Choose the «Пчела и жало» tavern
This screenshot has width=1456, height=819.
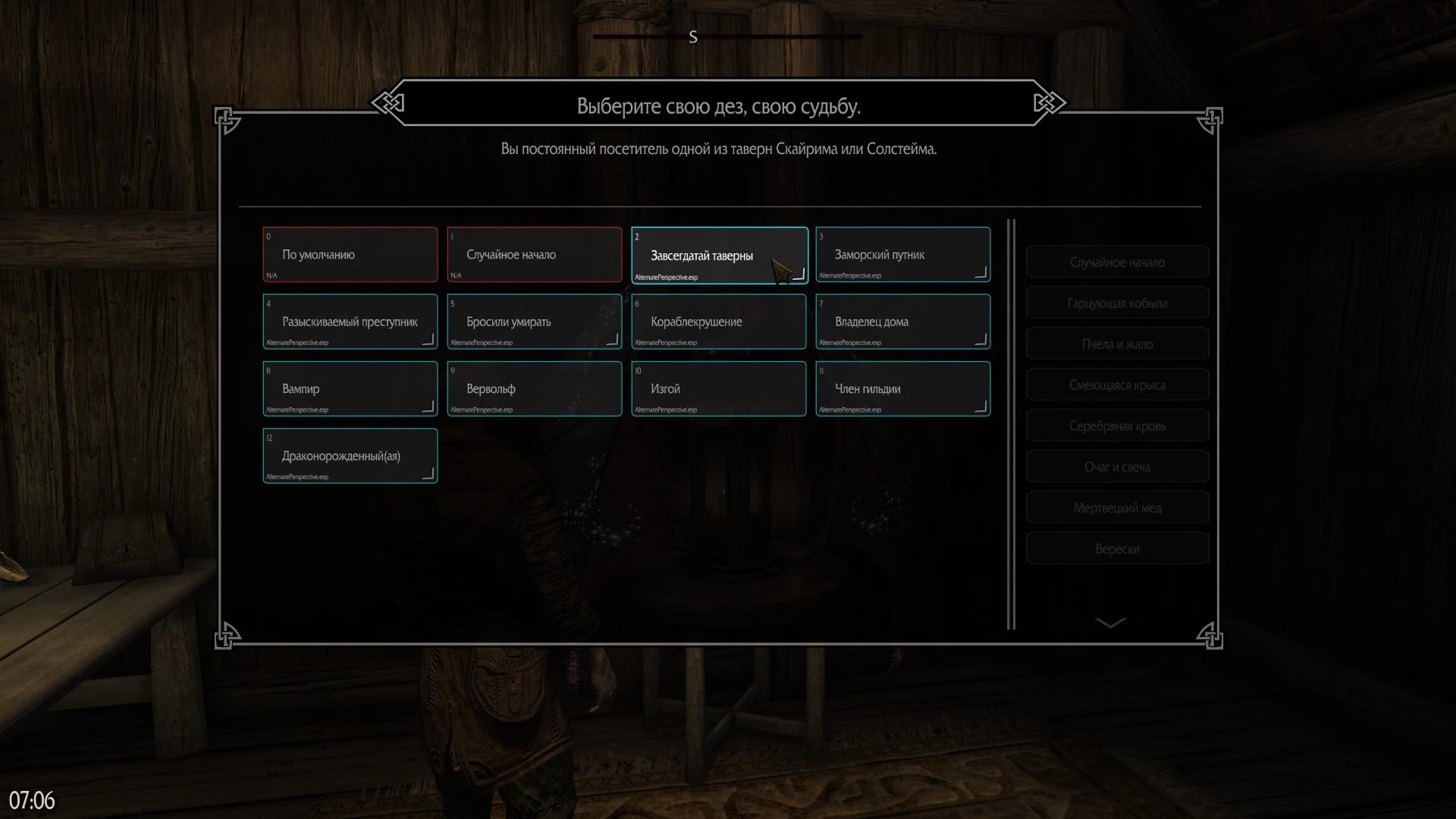1117,344
